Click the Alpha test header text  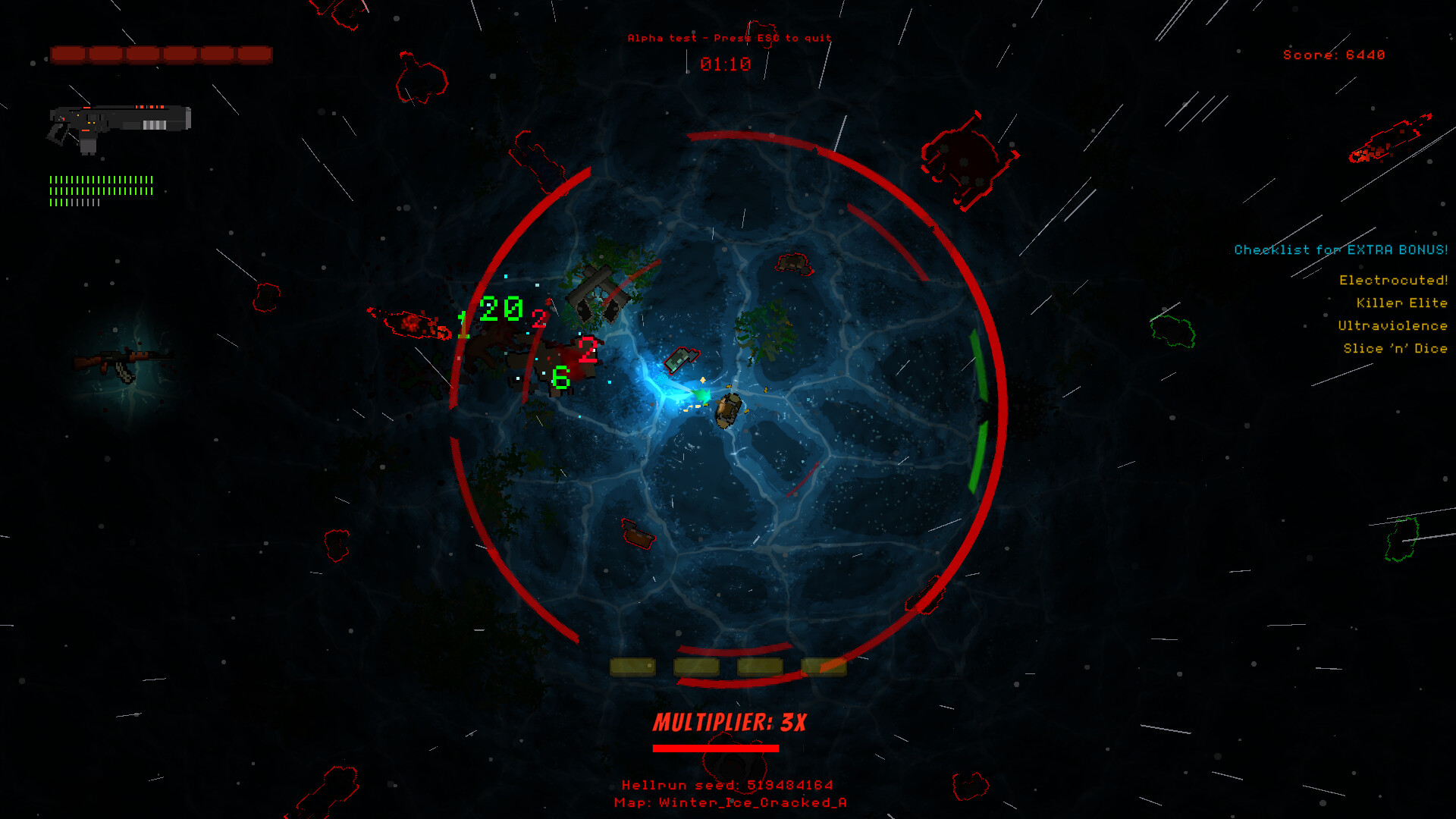pos(728,37)
